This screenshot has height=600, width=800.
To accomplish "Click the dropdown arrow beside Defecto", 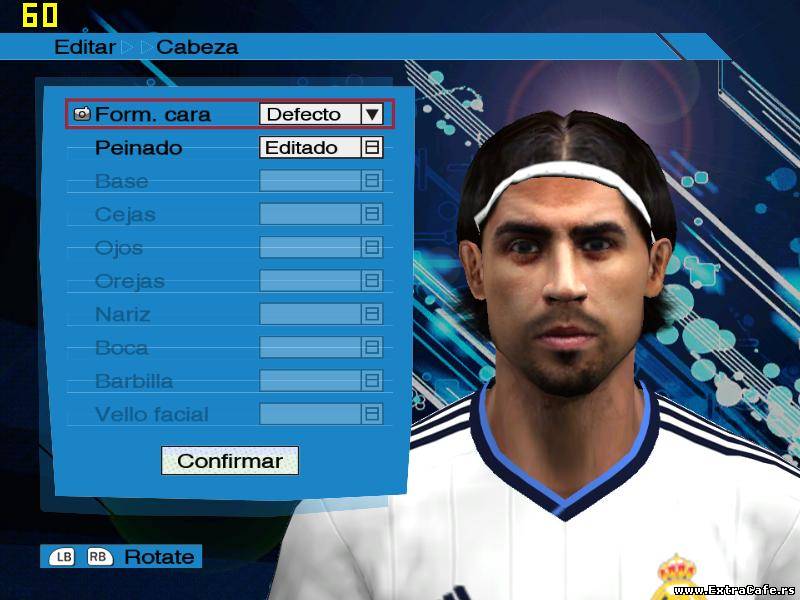I will pos(372,114).
